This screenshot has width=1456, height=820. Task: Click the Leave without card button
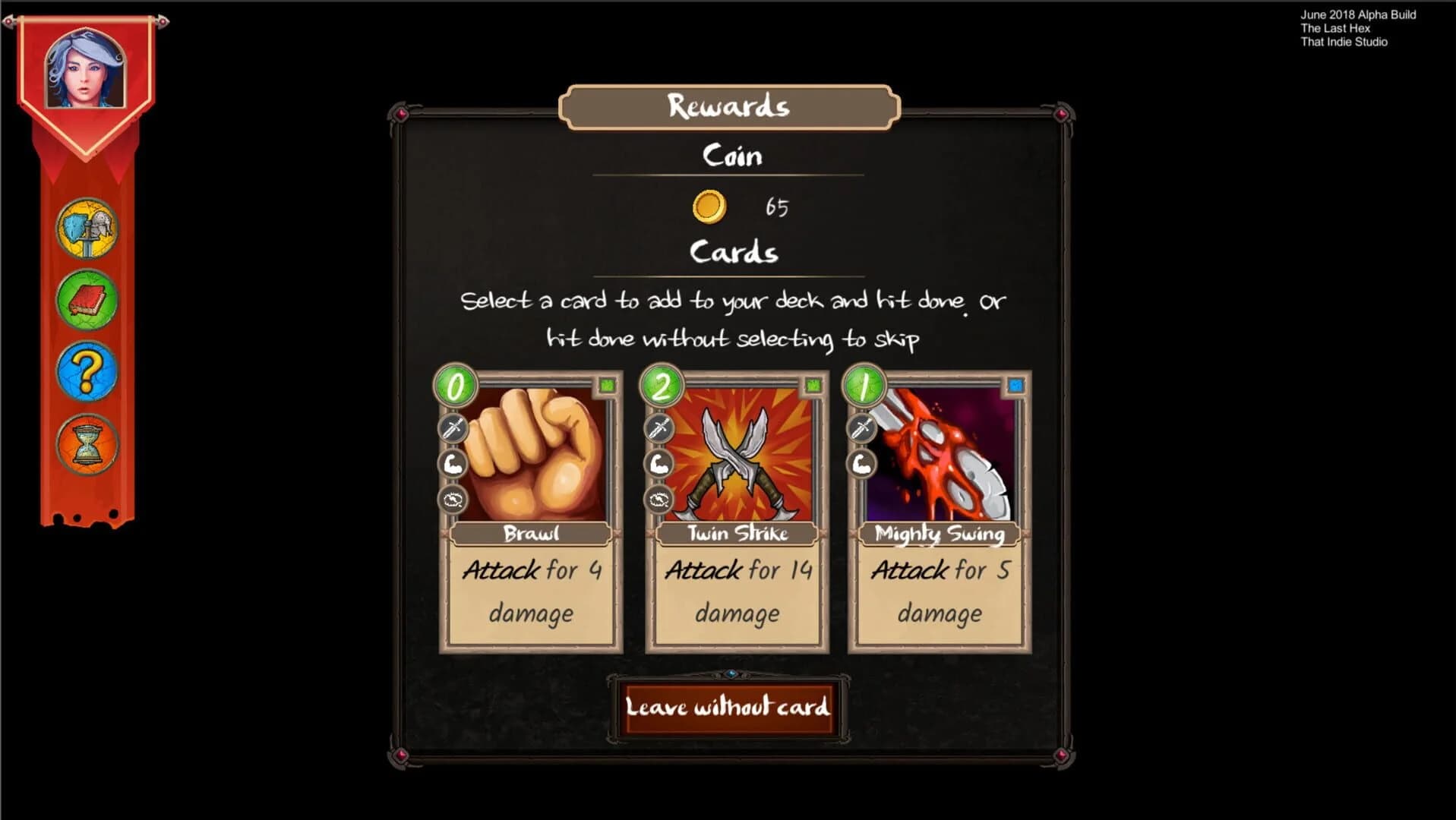(728, 708)
